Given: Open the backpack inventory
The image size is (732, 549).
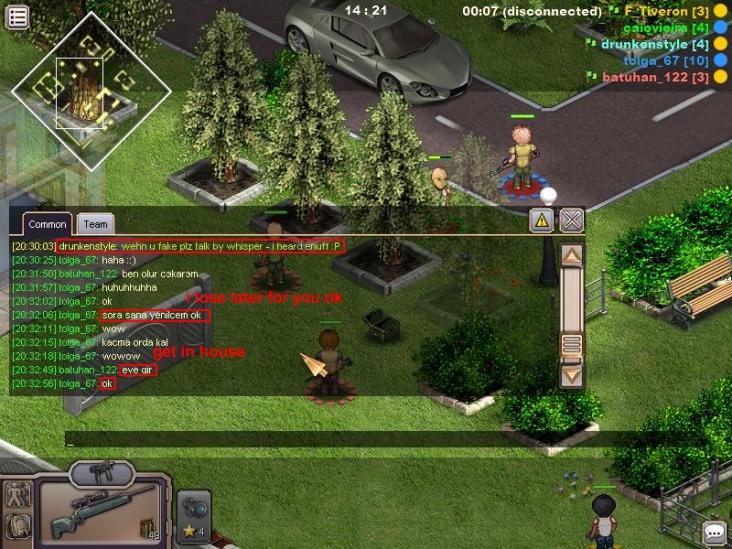Looking at the screenshot, I should [x=16, y=526].
